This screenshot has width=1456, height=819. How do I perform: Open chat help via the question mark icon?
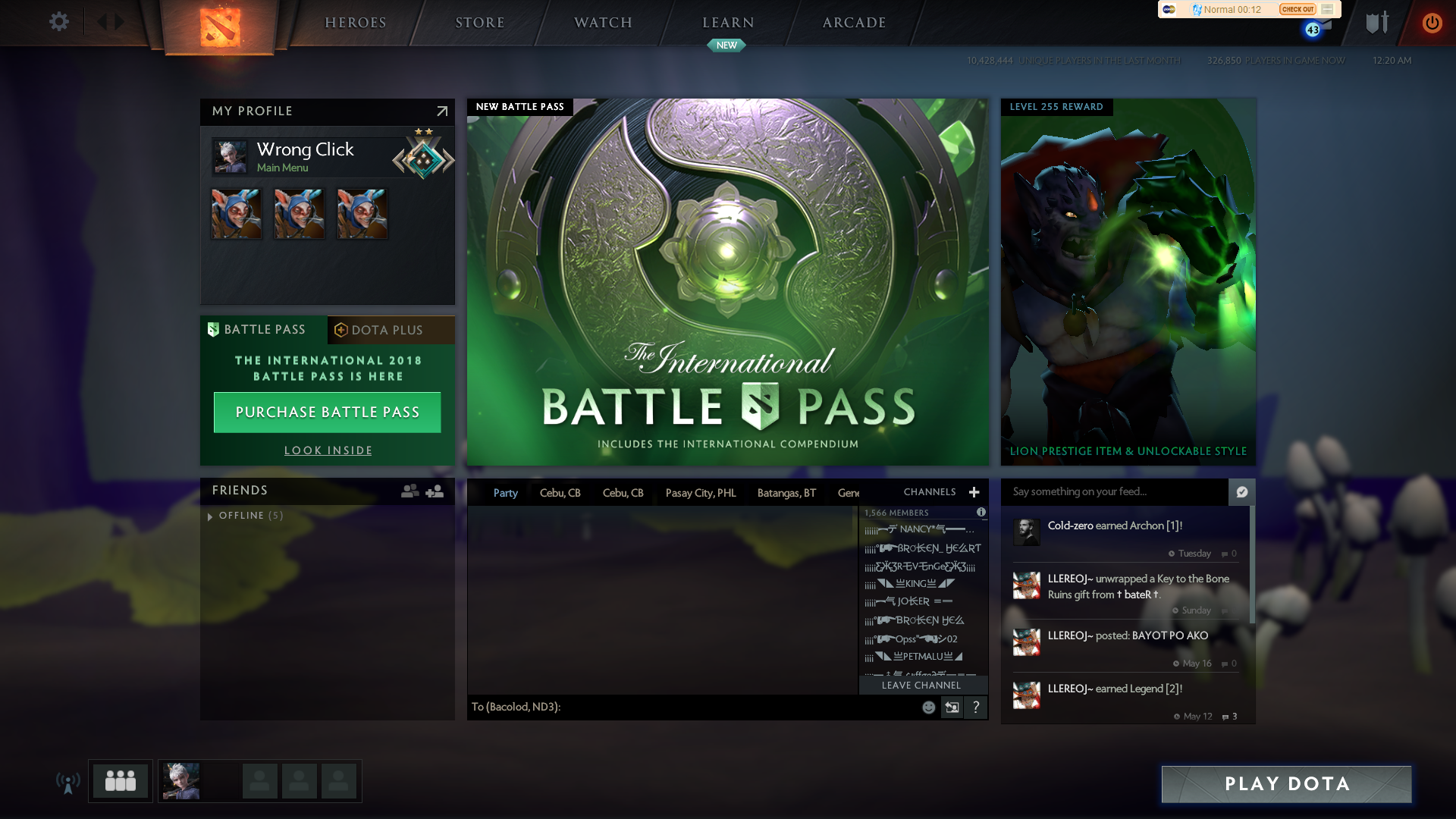click(976, 707)
